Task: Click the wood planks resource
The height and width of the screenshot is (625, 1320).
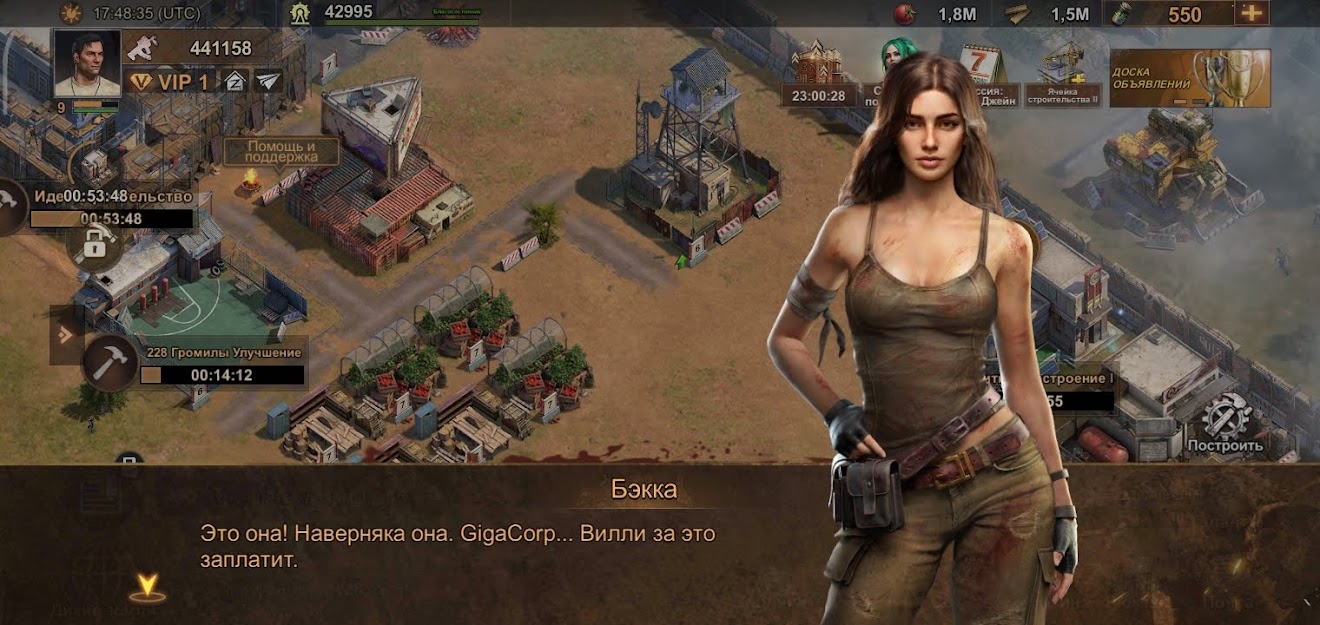Action: pos(1017,13)
